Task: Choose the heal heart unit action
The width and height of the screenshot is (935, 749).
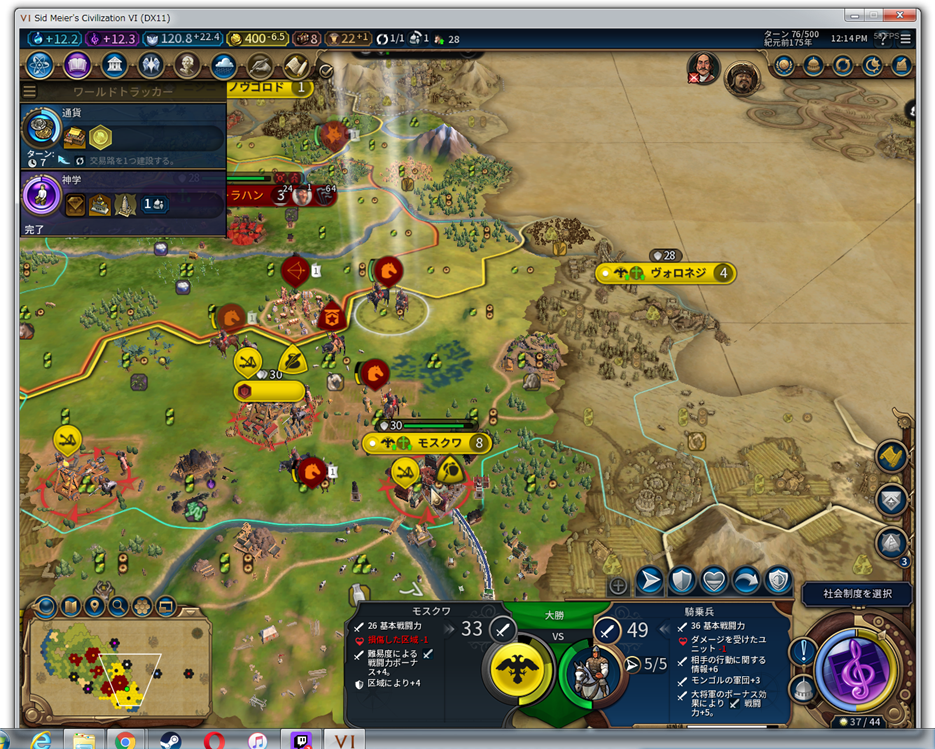Action: 713,580
